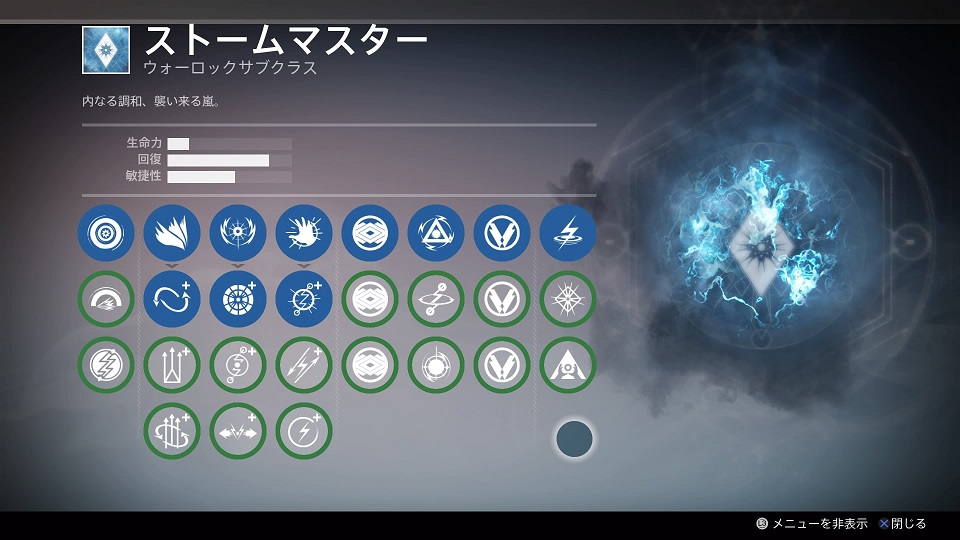The width and height of the screenshot is (960, 540).
Task: Pick the triangle with hands holding orb
Action: (568, 366)
